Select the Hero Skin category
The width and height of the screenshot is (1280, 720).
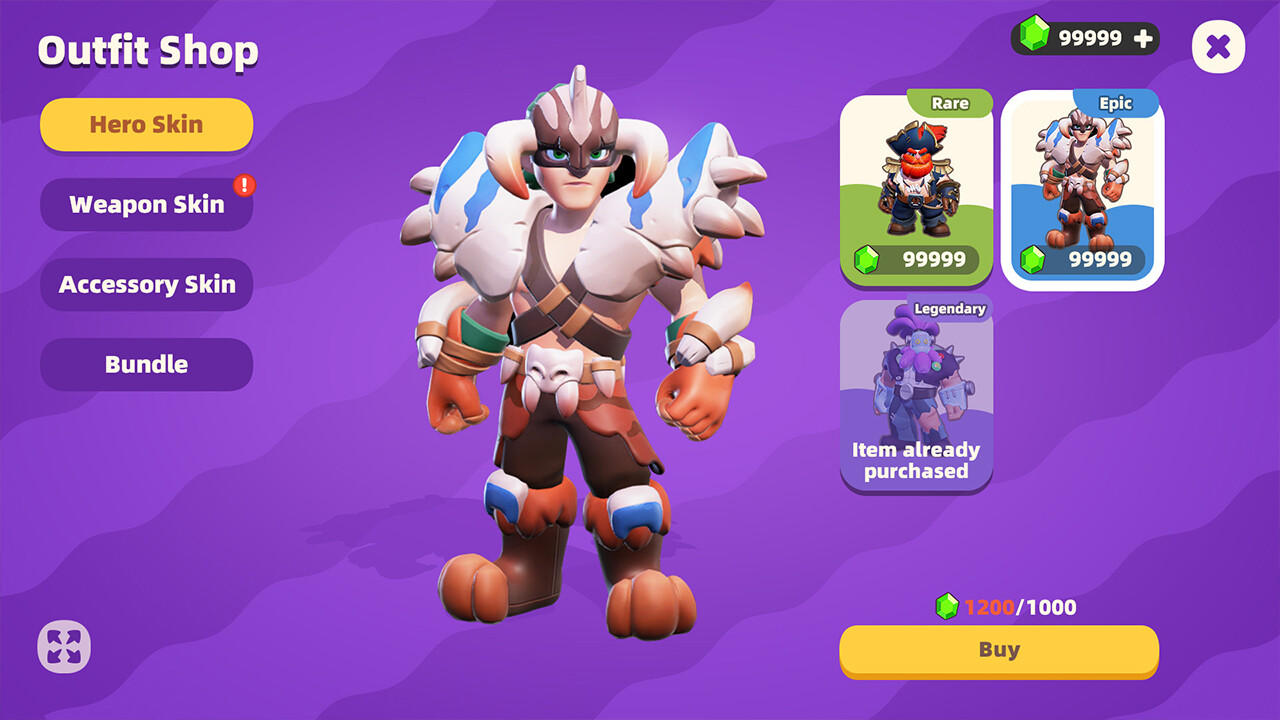pyautogui.click(x=146, y=124)
